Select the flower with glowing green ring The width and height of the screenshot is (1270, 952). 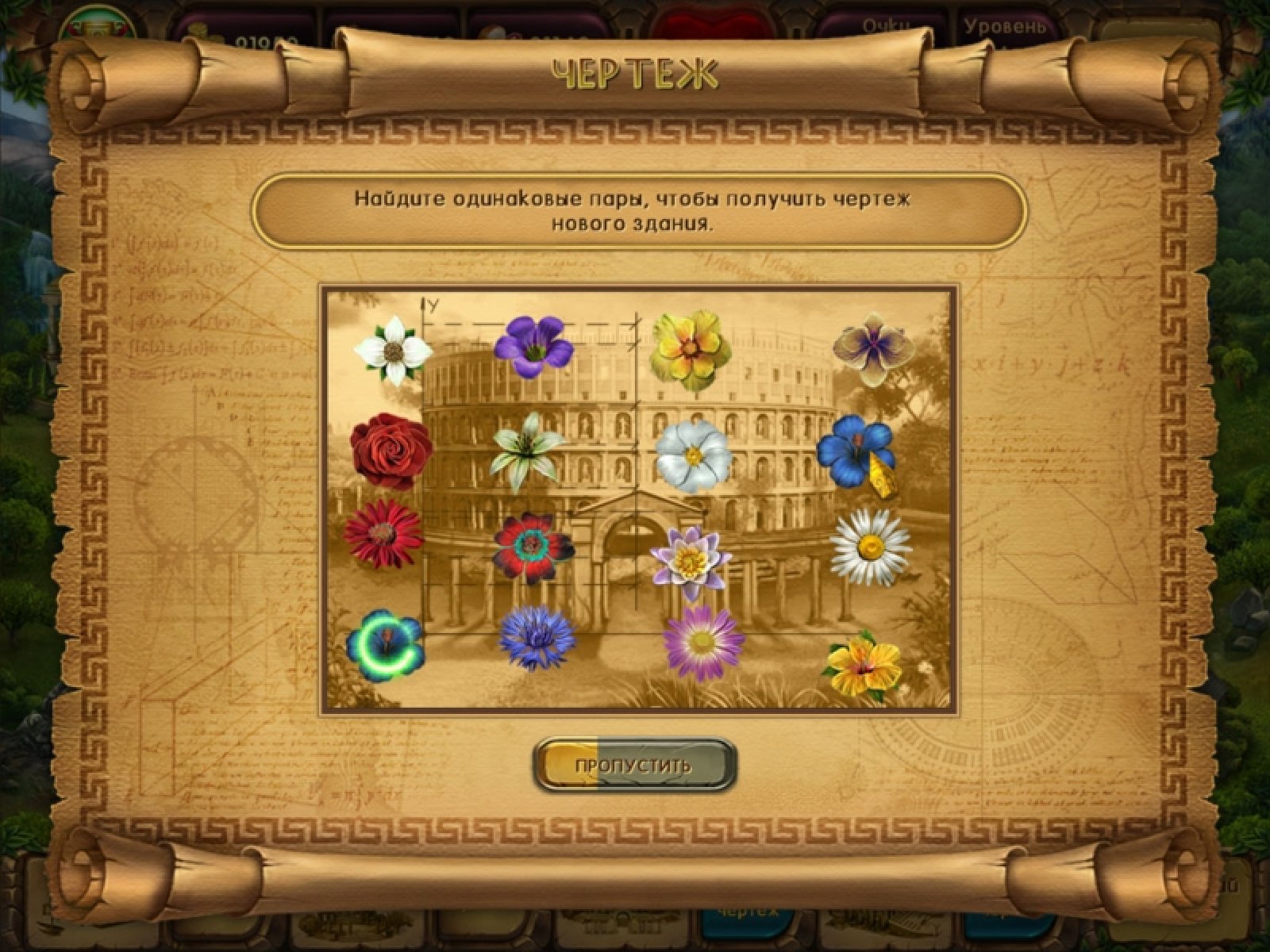pos(386,644)
